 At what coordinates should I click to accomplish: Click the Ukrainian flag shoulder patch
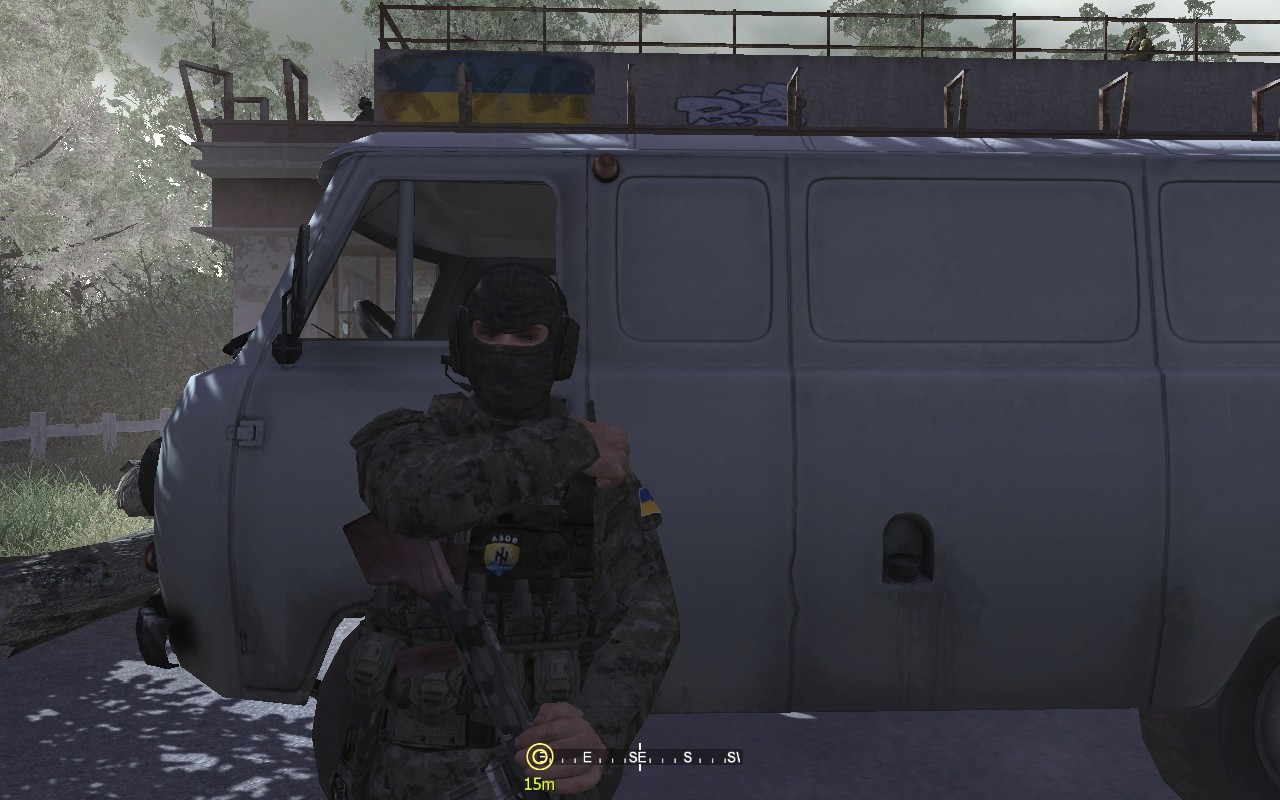(x=648, y=503)
